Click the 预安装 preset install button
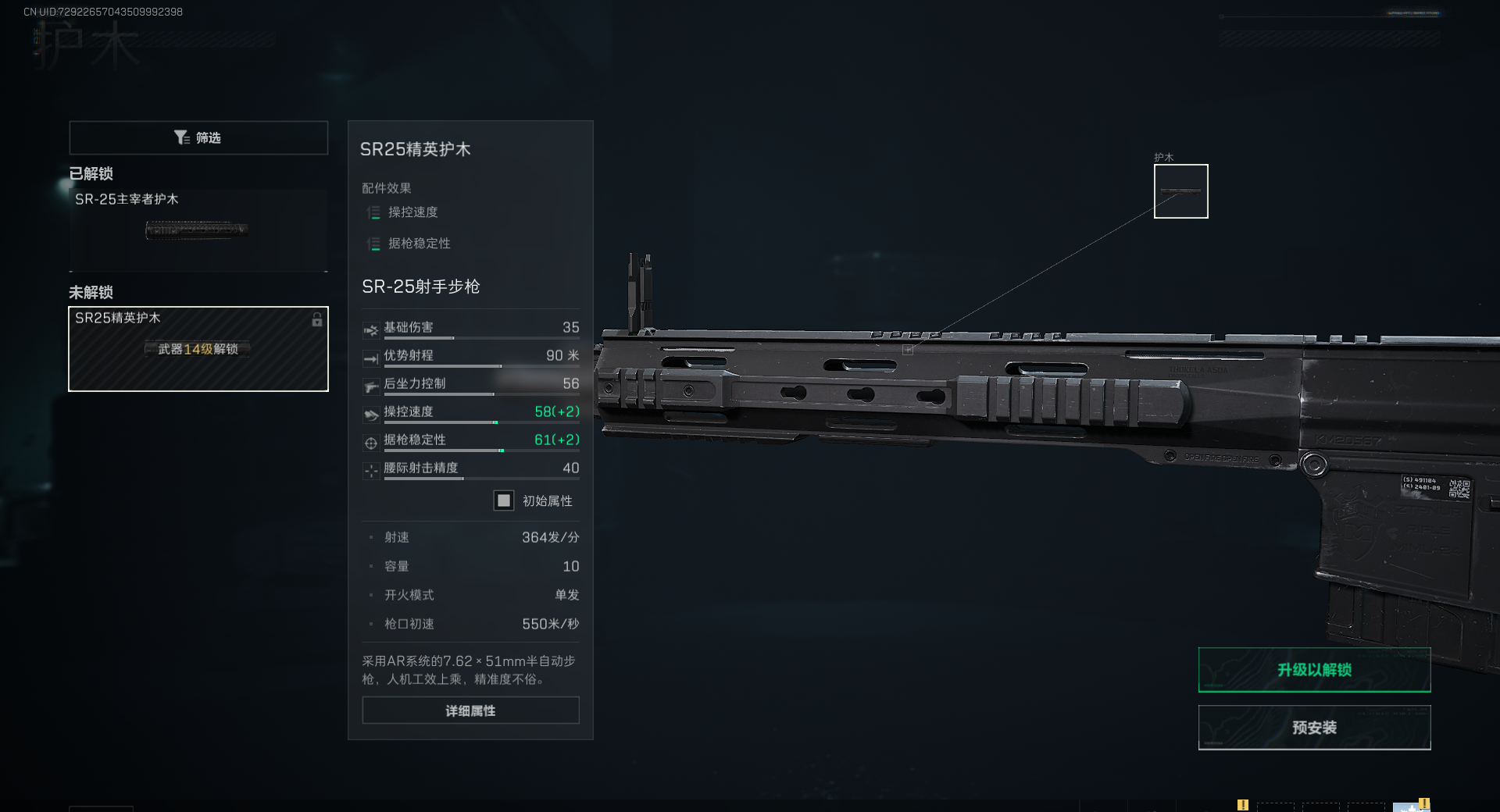 (x=1314, y=727)
